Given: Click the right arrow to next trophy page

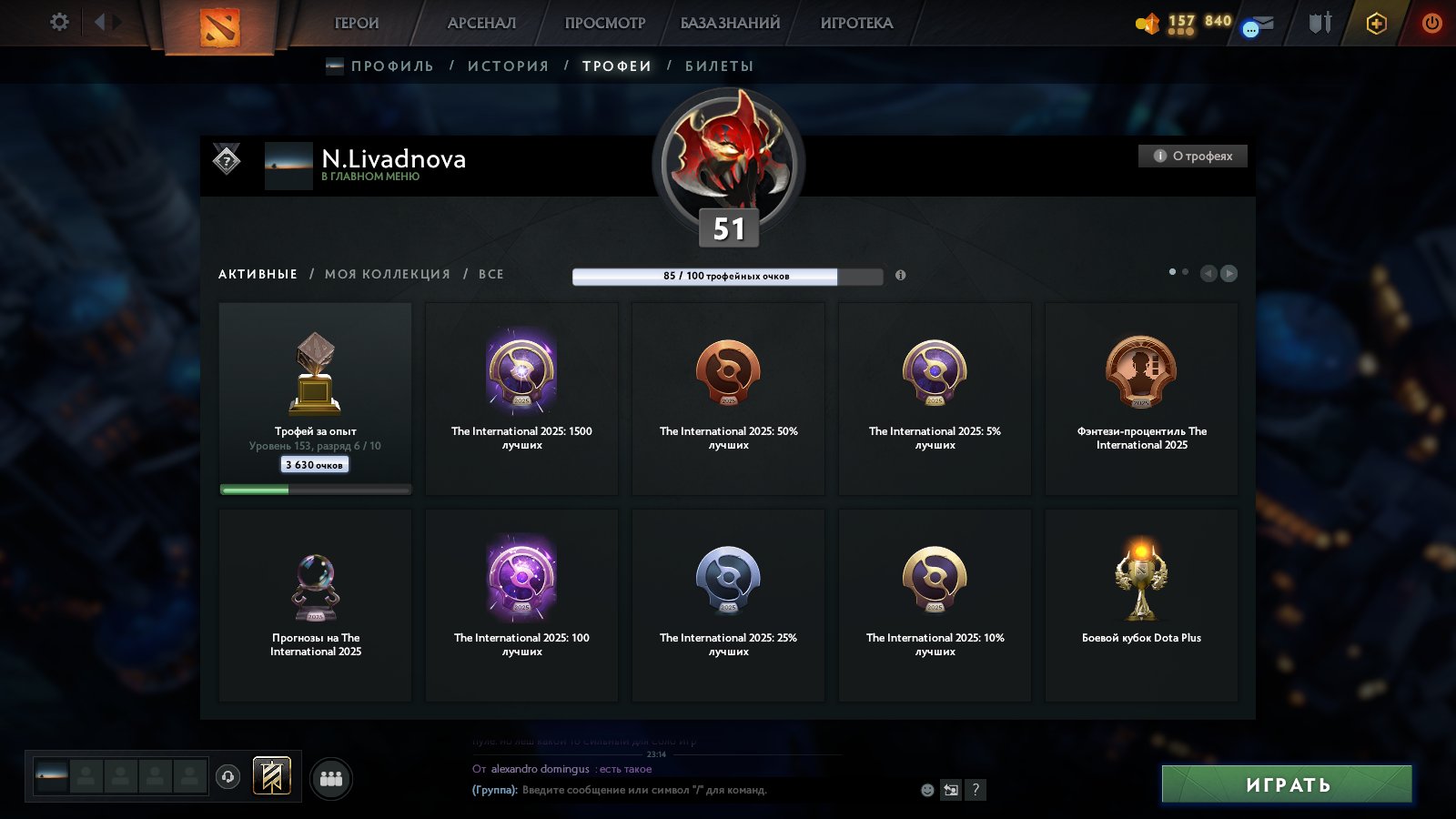Looking at the screenshot, I should (1230, 271).
